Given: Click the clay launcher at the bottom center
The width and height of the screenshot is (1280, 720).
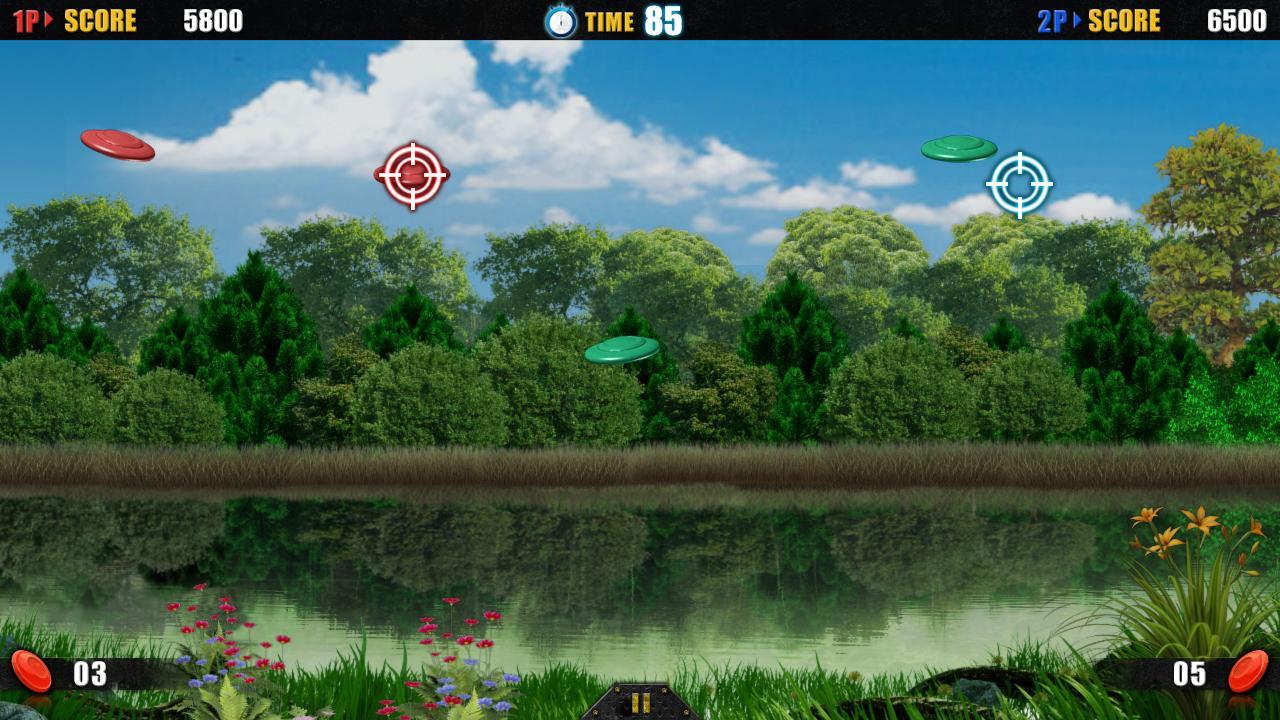Looking at the screenshot, I should point(640,704).
